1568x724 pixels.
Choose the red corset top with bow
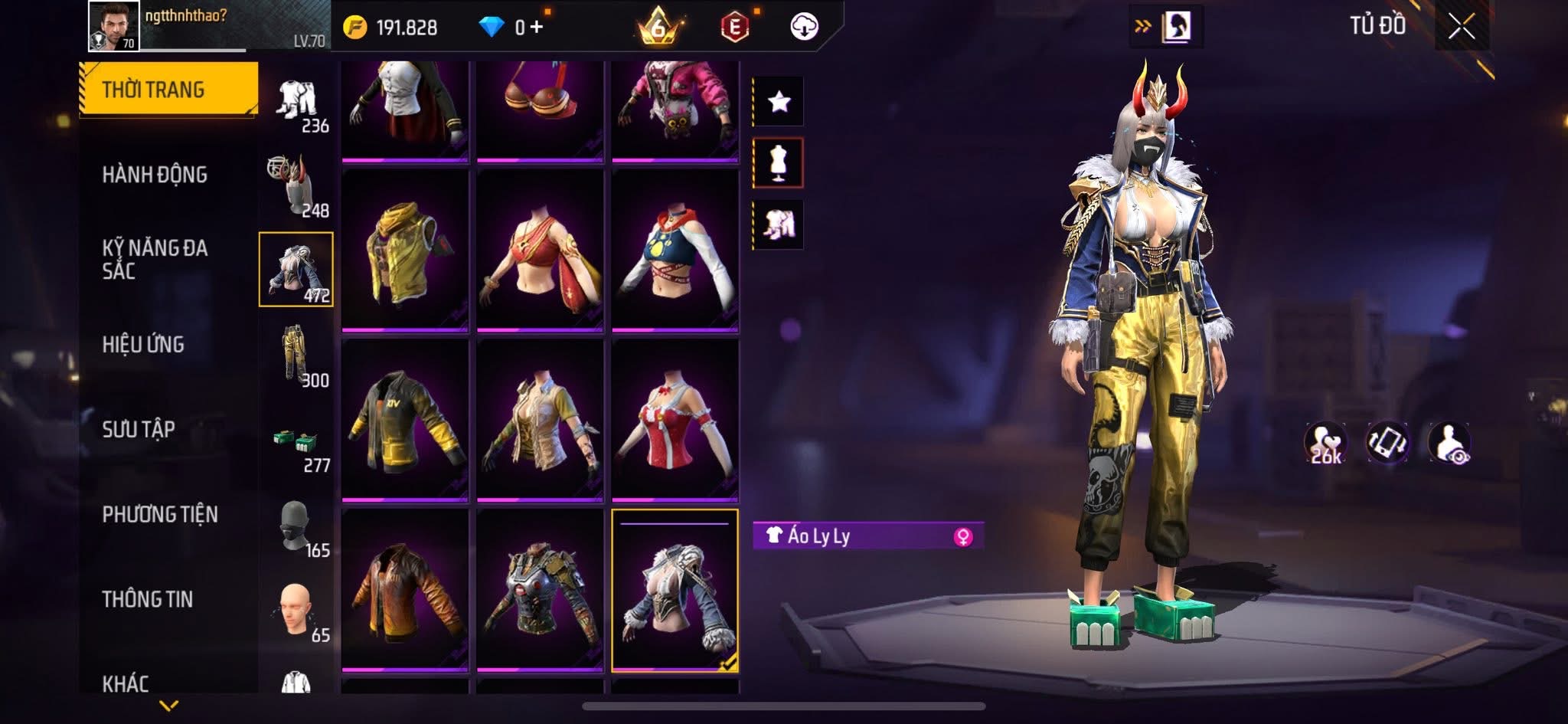click(675, 420)
